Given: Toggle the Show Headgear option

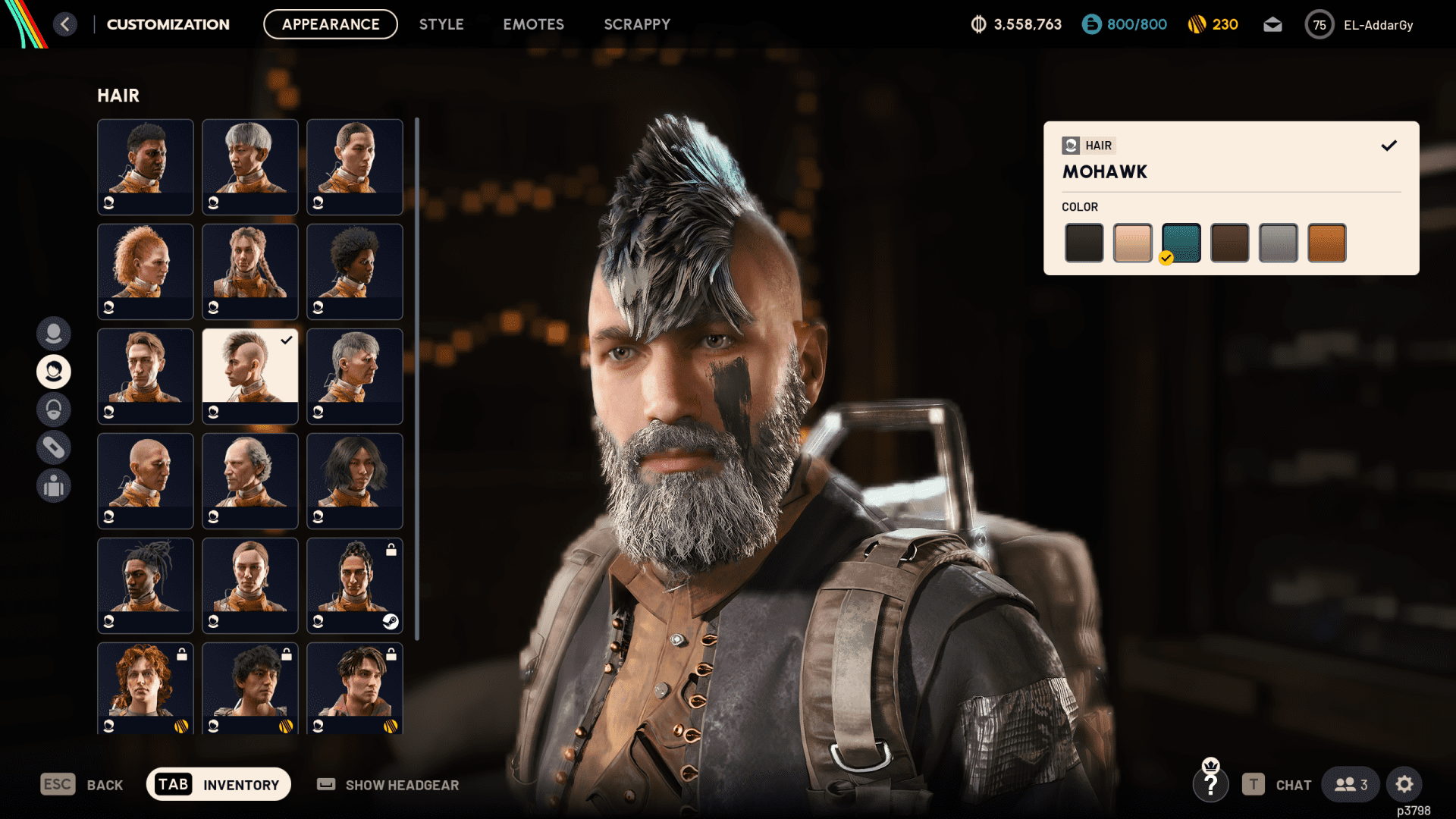Looking at the screenshot, I should tap(388, 785).
